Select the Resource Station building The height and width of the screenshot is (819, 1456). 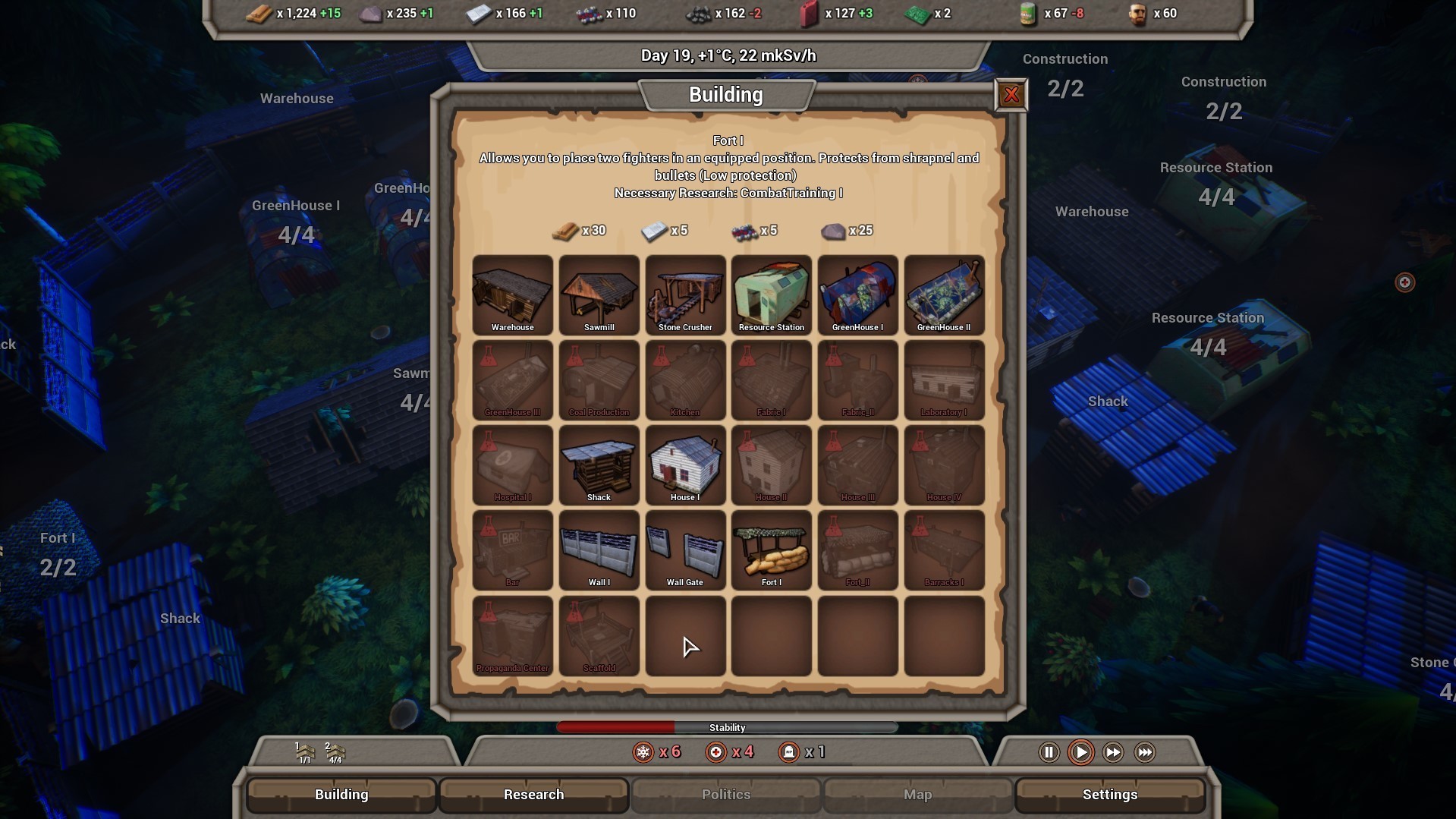(771, 295)
